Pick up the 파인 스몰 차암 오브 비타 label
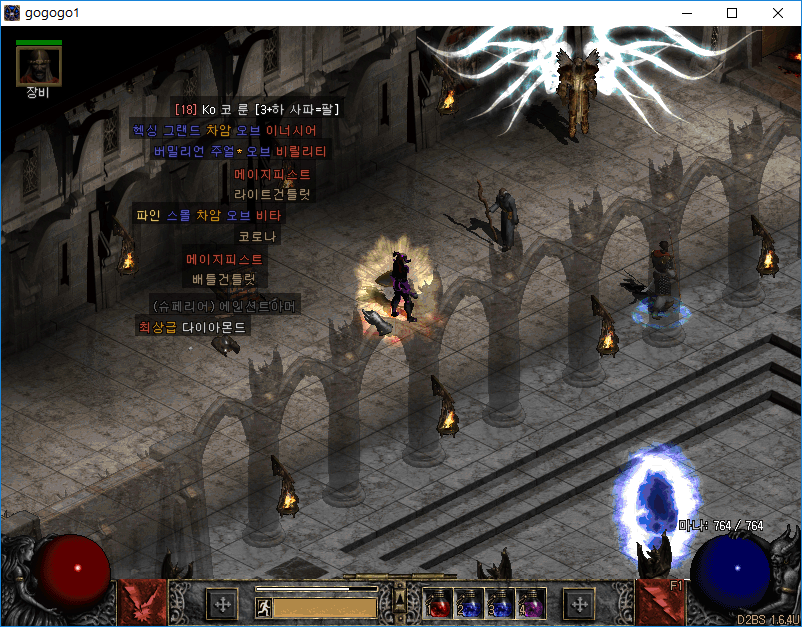The height and width of the screenshot is (627, 802). [x=209, y=215]
